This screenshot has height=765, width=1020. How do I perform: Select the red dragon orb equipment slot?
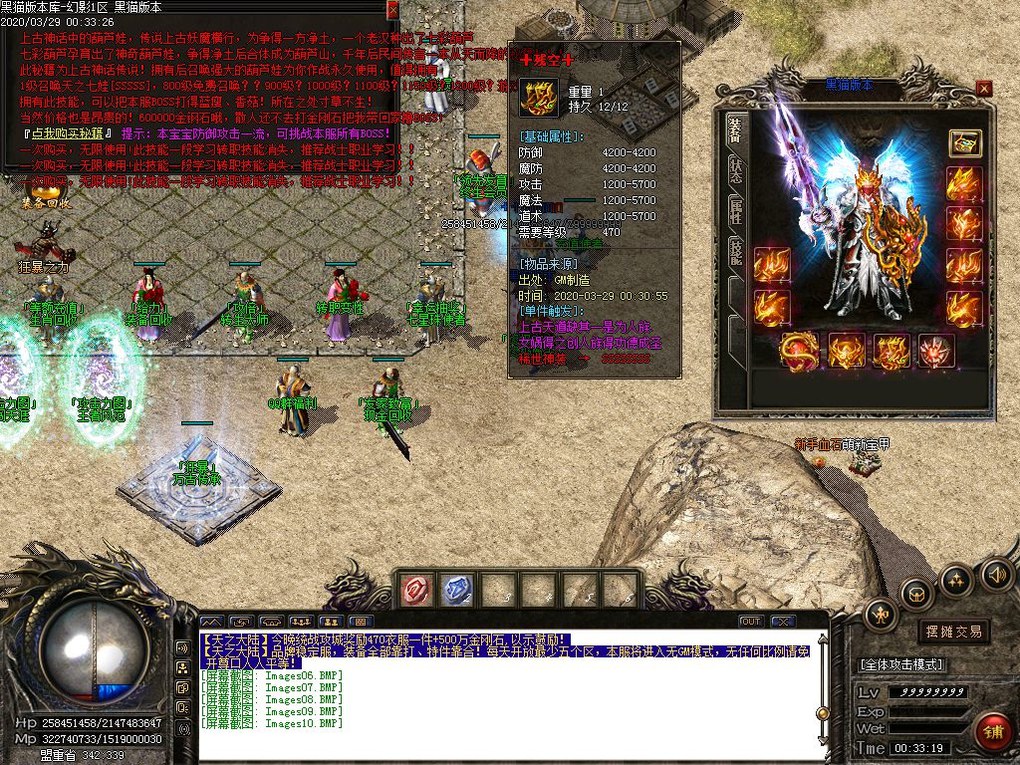point(800,351)
